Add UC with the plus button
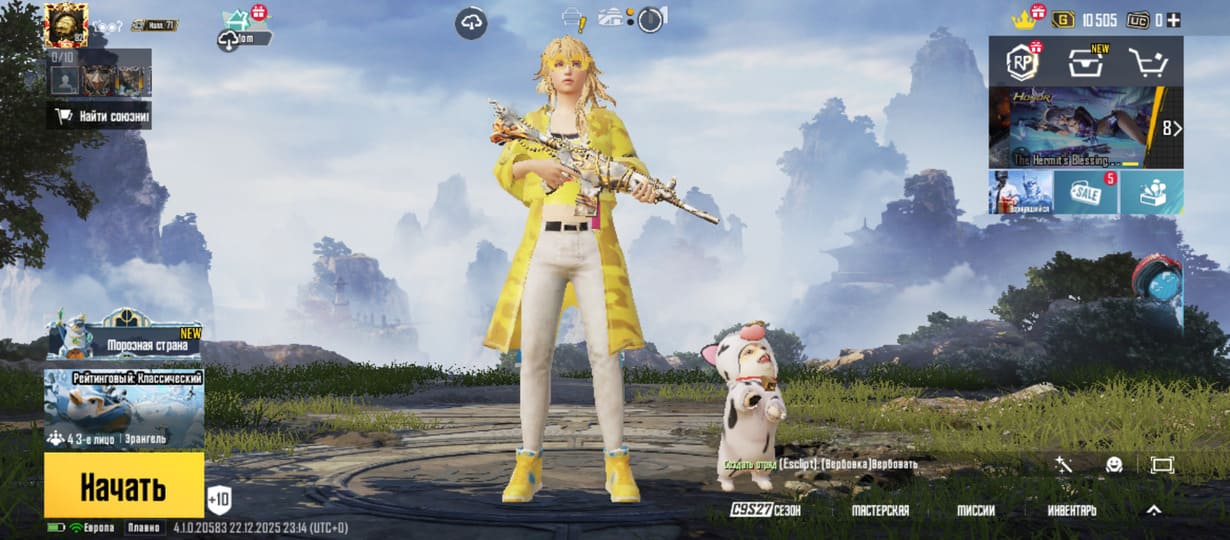This screenshot has width=1230, height=540. [x=1174, y=20]
